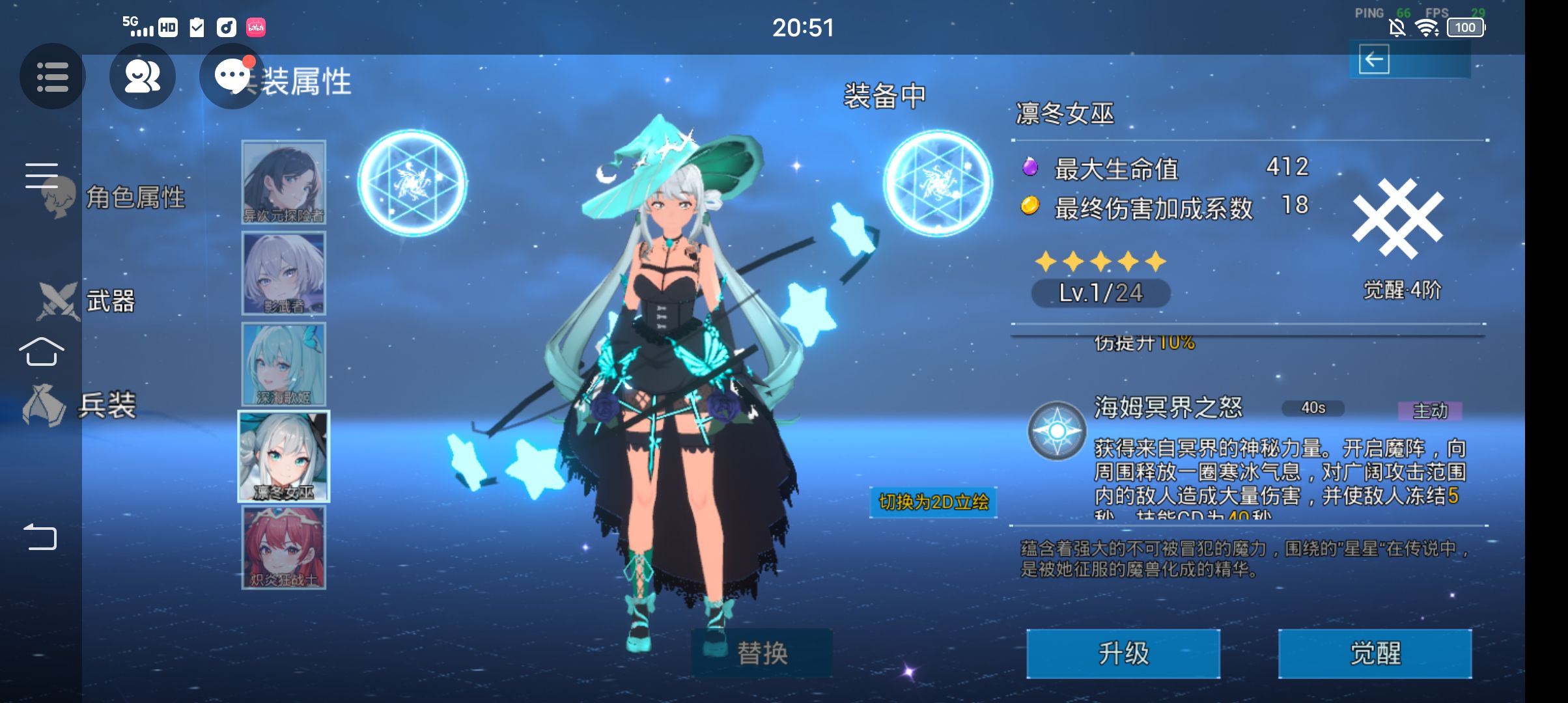Pick the 深海歌姬 costume thumbnail
This screenshot has width=1568, height=703.
[284, 365]
